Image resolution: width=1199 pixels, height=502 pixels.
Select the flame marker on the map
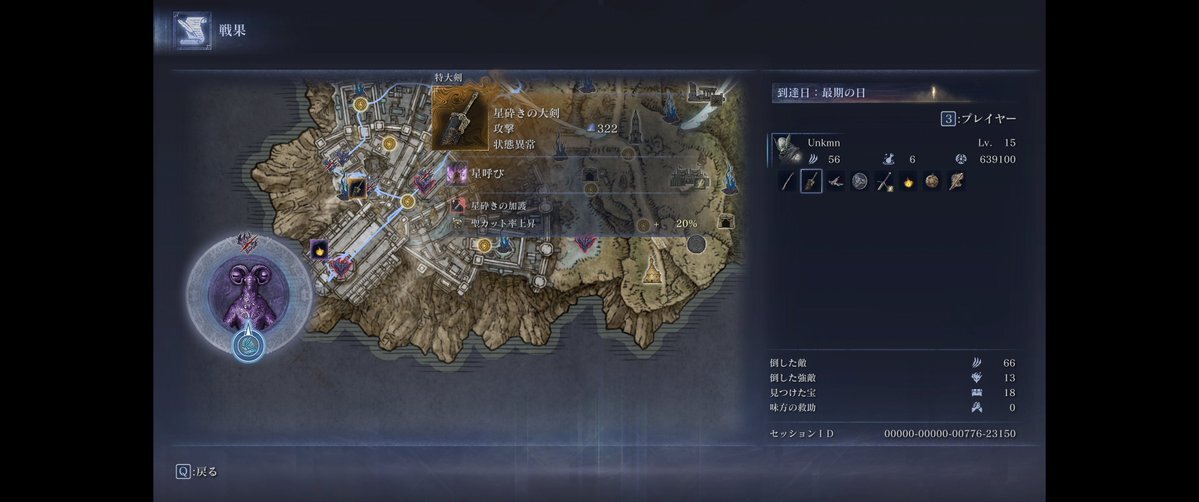click(x=319, y=250)
